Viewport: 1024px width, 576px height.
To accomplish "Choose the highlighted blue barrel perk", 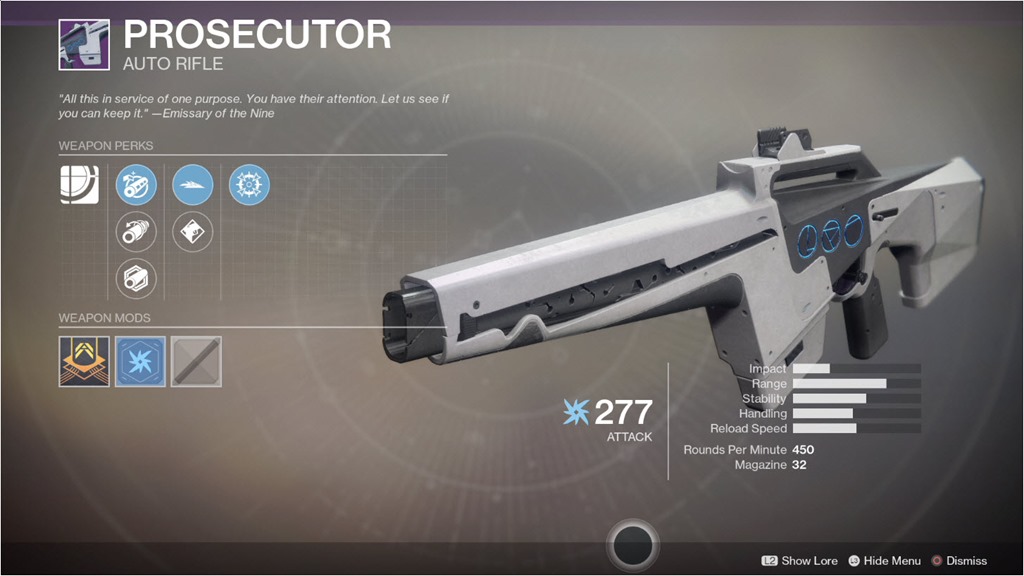I will point(136,185).
